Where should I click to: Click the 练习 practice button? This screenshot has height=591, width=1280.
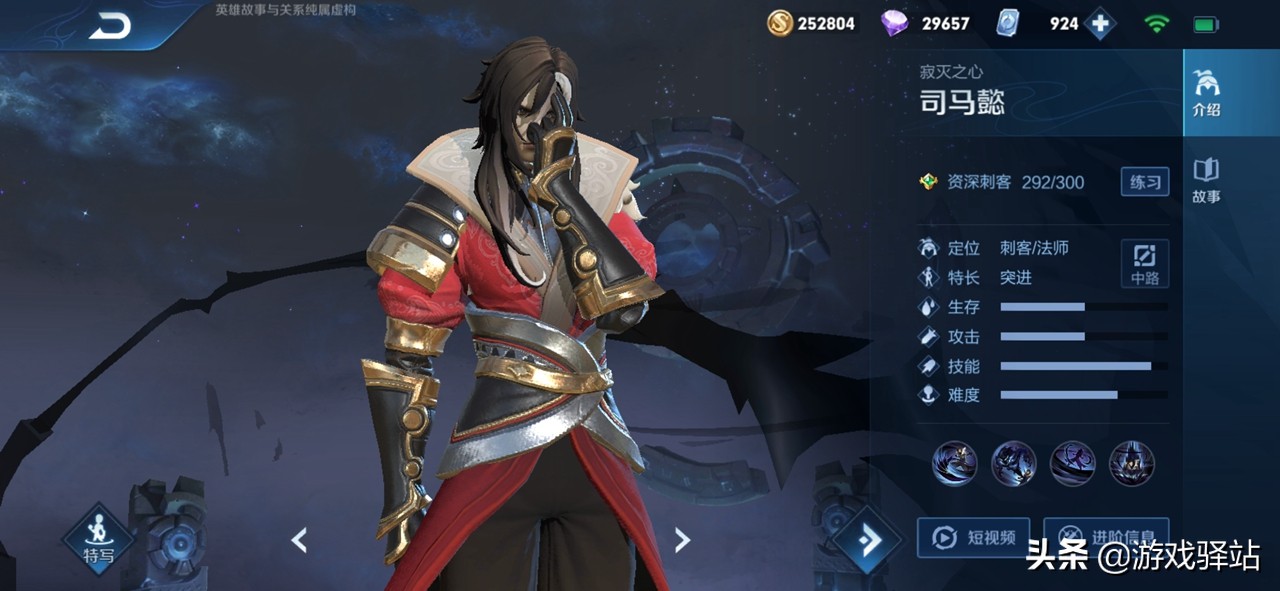[x=1145, y=182]
